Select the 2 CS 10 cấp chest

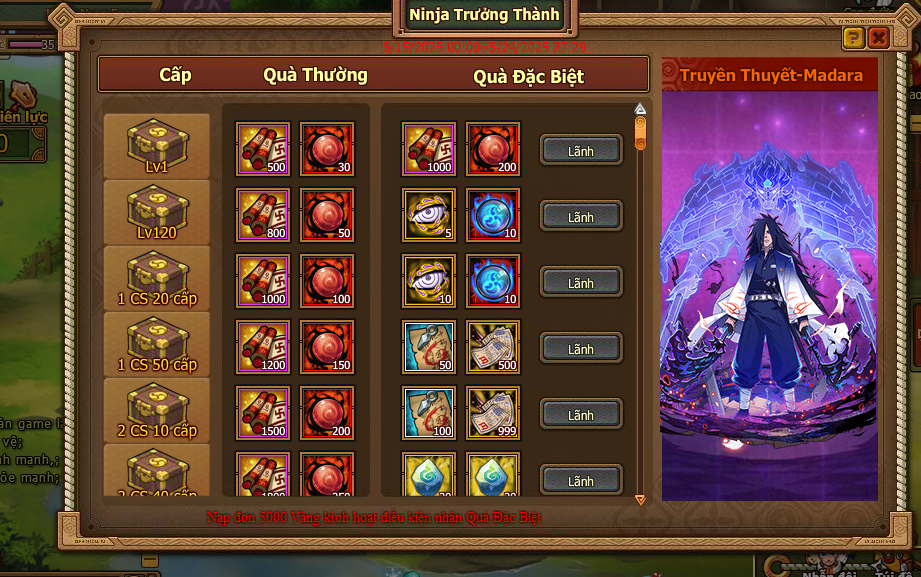(x=157, y=409)
